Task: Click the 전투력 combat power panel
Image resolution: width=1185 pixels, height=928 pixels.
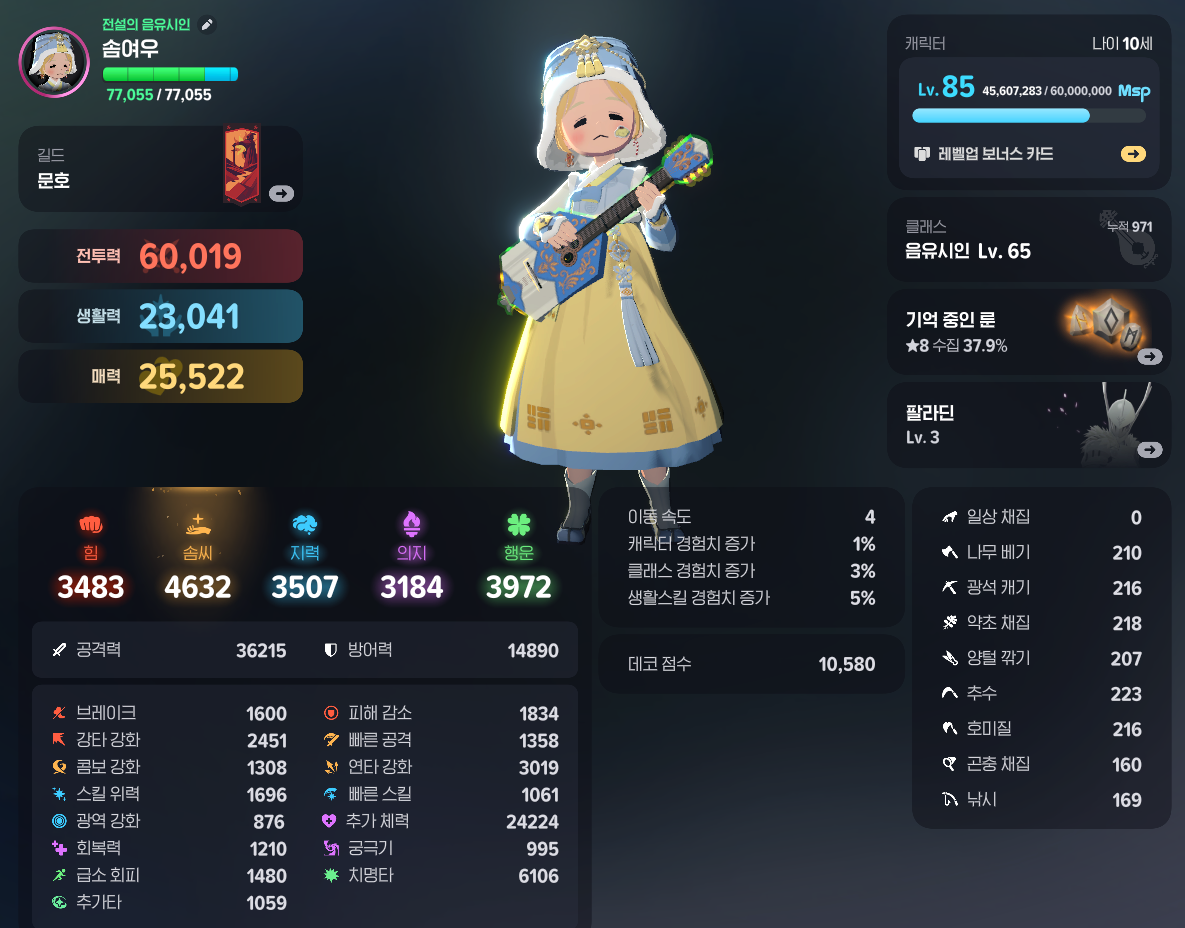Action: [x=160, y=256]
